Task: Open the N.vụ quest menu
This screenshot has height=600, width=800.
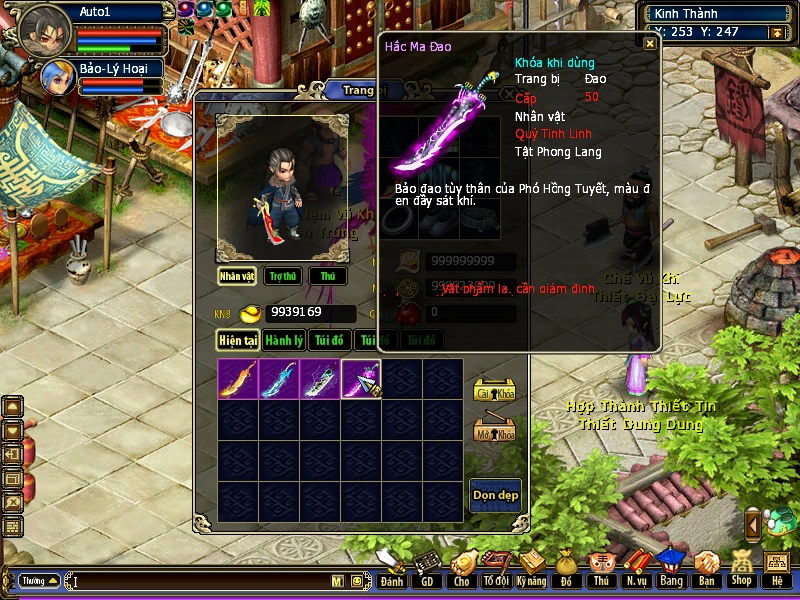Action: [x=636, y=566]
